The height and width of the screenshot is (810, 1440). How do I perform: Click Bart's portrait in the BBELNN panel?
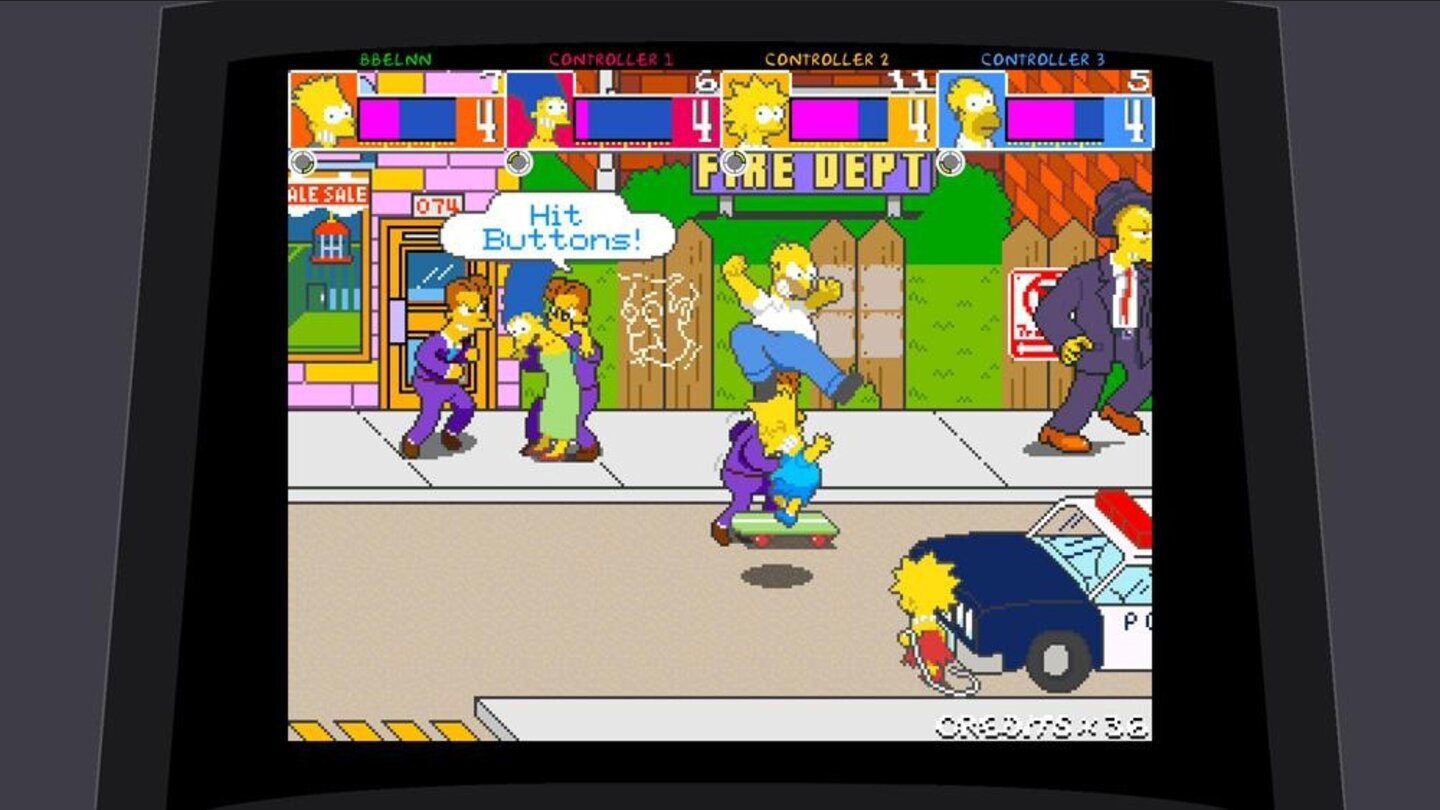[x=320, y=110]
